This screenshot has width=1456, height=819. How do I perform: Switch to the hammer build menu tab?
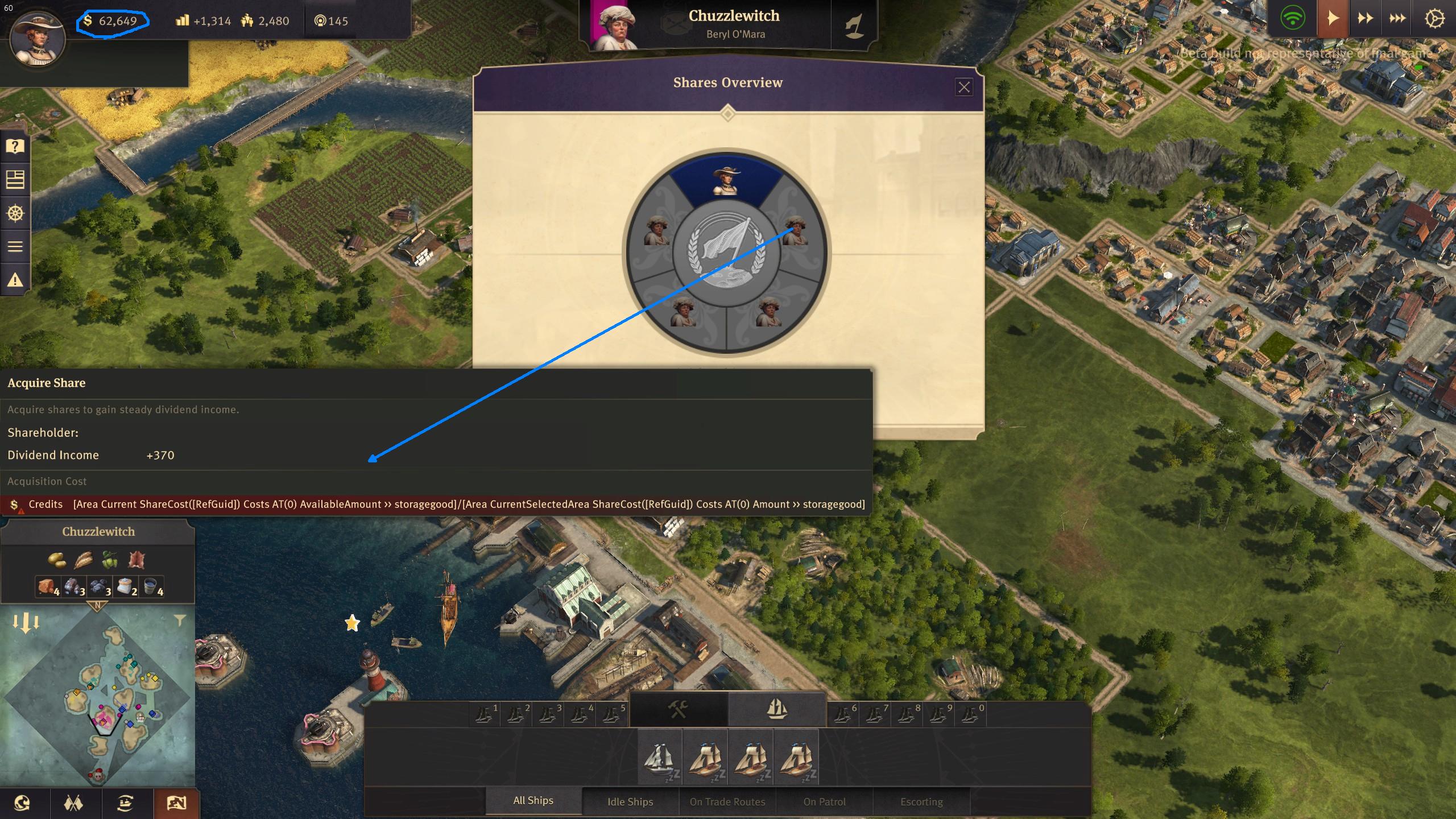coord(678,709)
